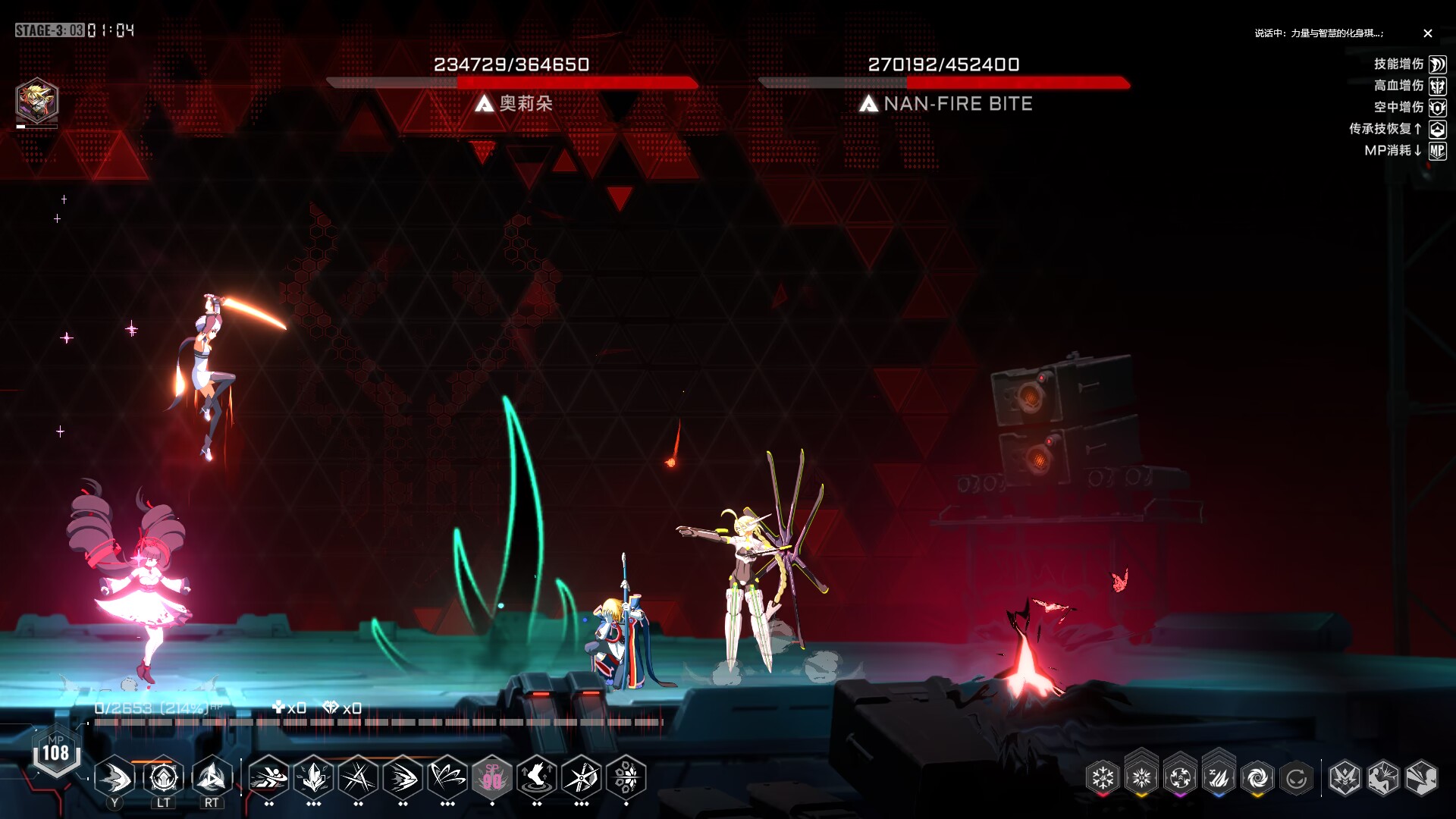This screenshot has height=819, width=1456.
Task: Activate the scattering petals skill icon
Action: [x=626, y=777]
